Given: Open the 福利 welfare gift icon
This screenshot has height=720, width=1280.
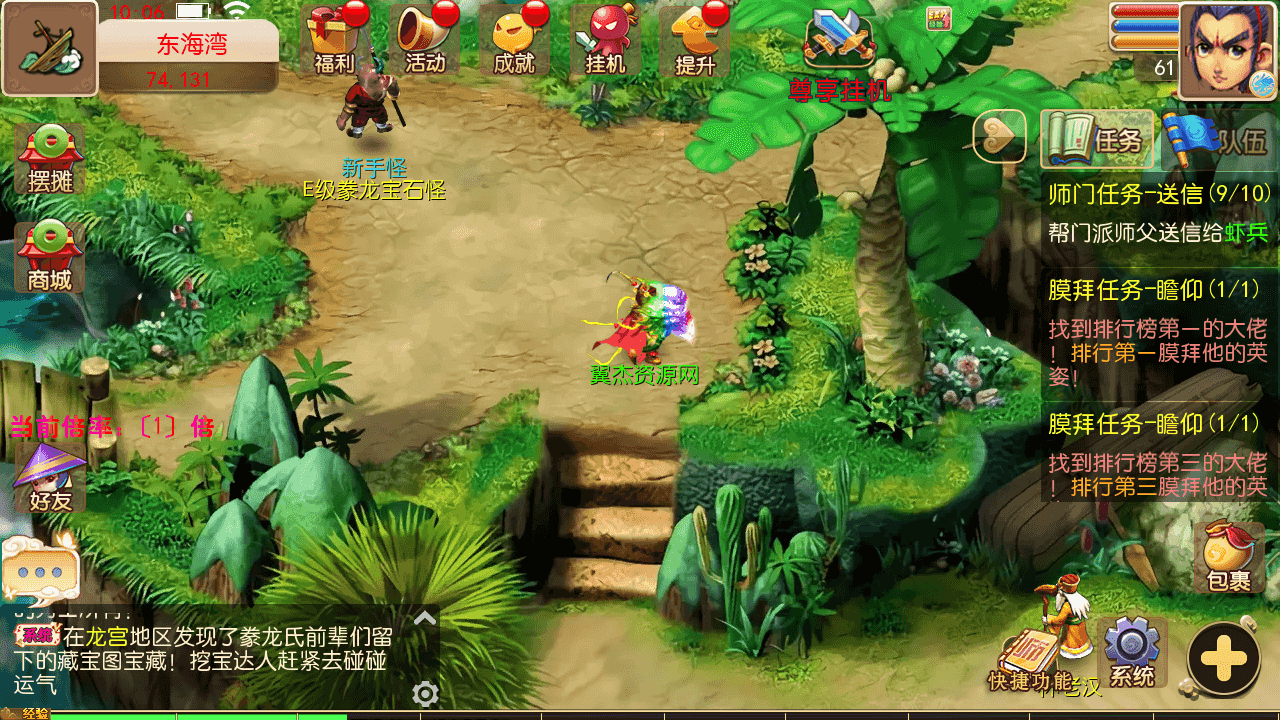Looking at the screenshot, I should click(x=333, y=40).
